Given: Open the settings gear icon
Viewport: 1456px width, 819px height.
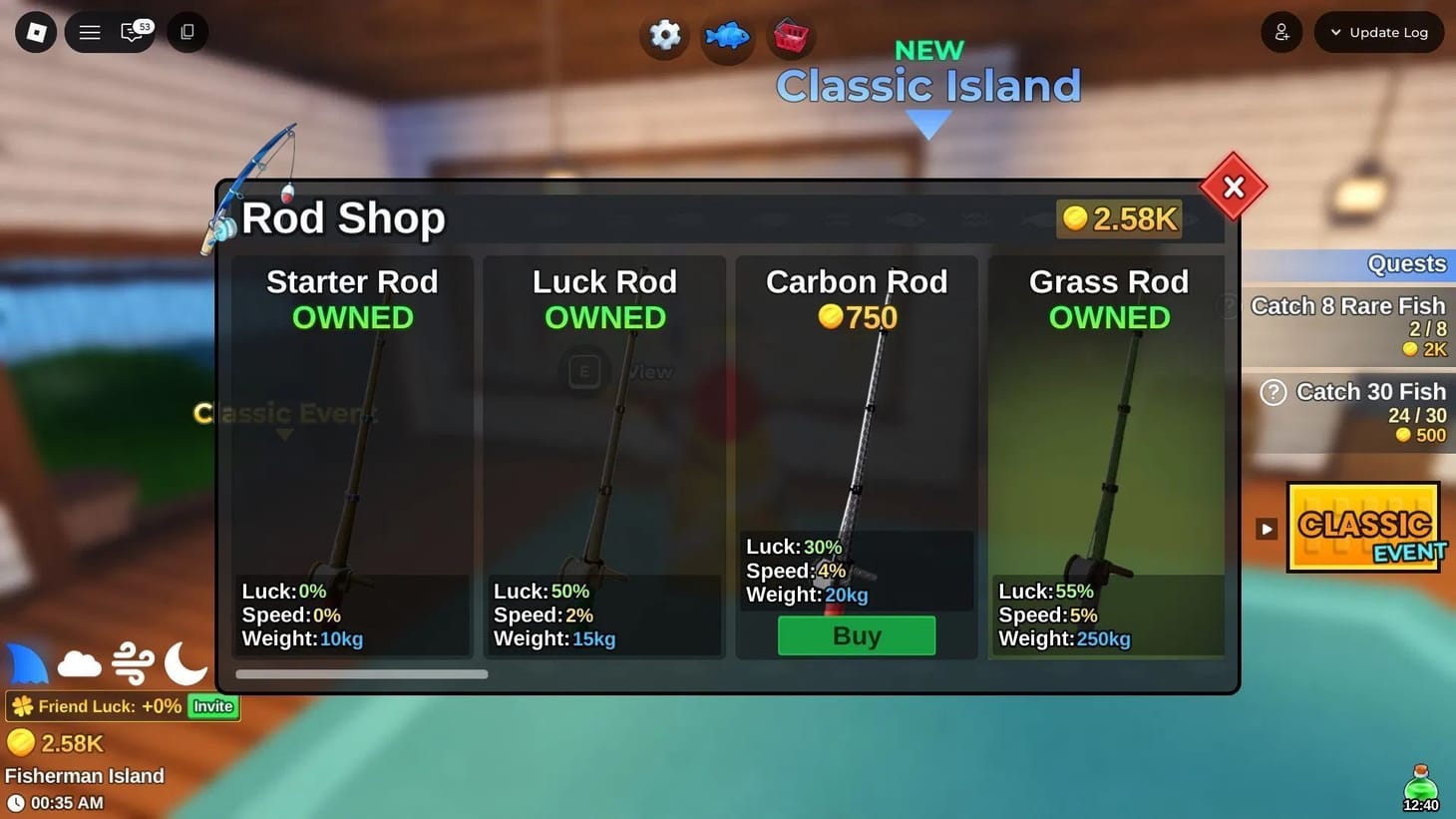Looking at the screenshot, I should coord(664,36).
